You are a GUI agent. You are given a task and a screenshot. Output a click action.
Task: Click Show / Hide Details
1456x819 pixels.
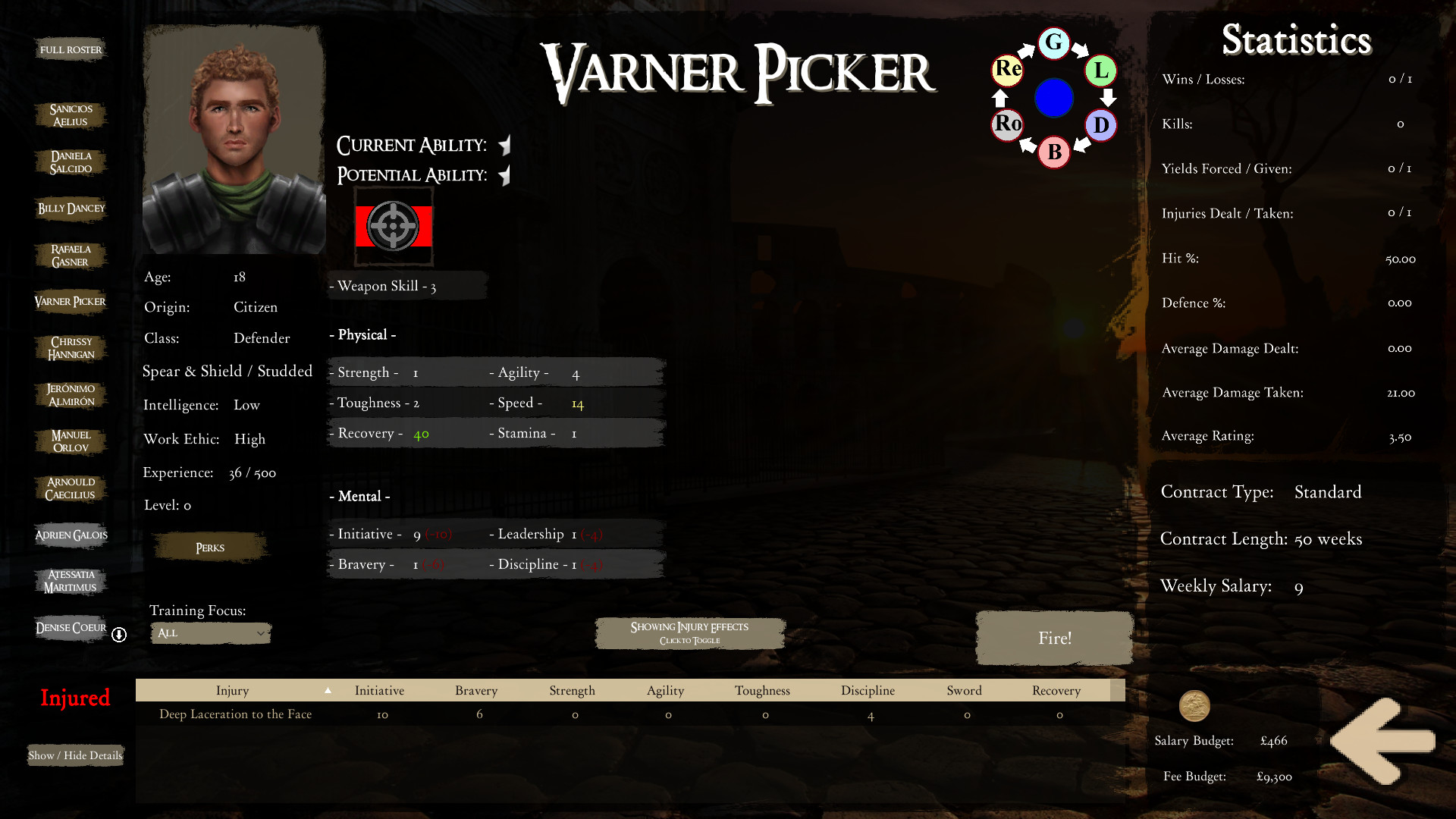(x=74, y=755)
